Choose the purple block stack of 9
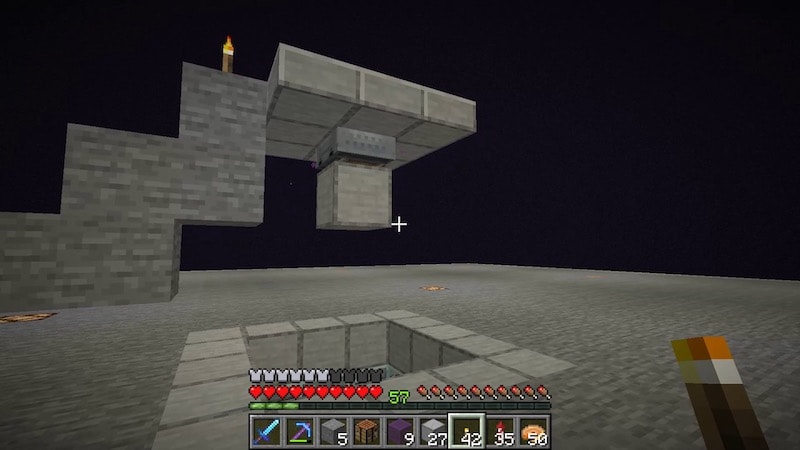The image size is (800, 450). pyautogui.click(x=400, y=431)
